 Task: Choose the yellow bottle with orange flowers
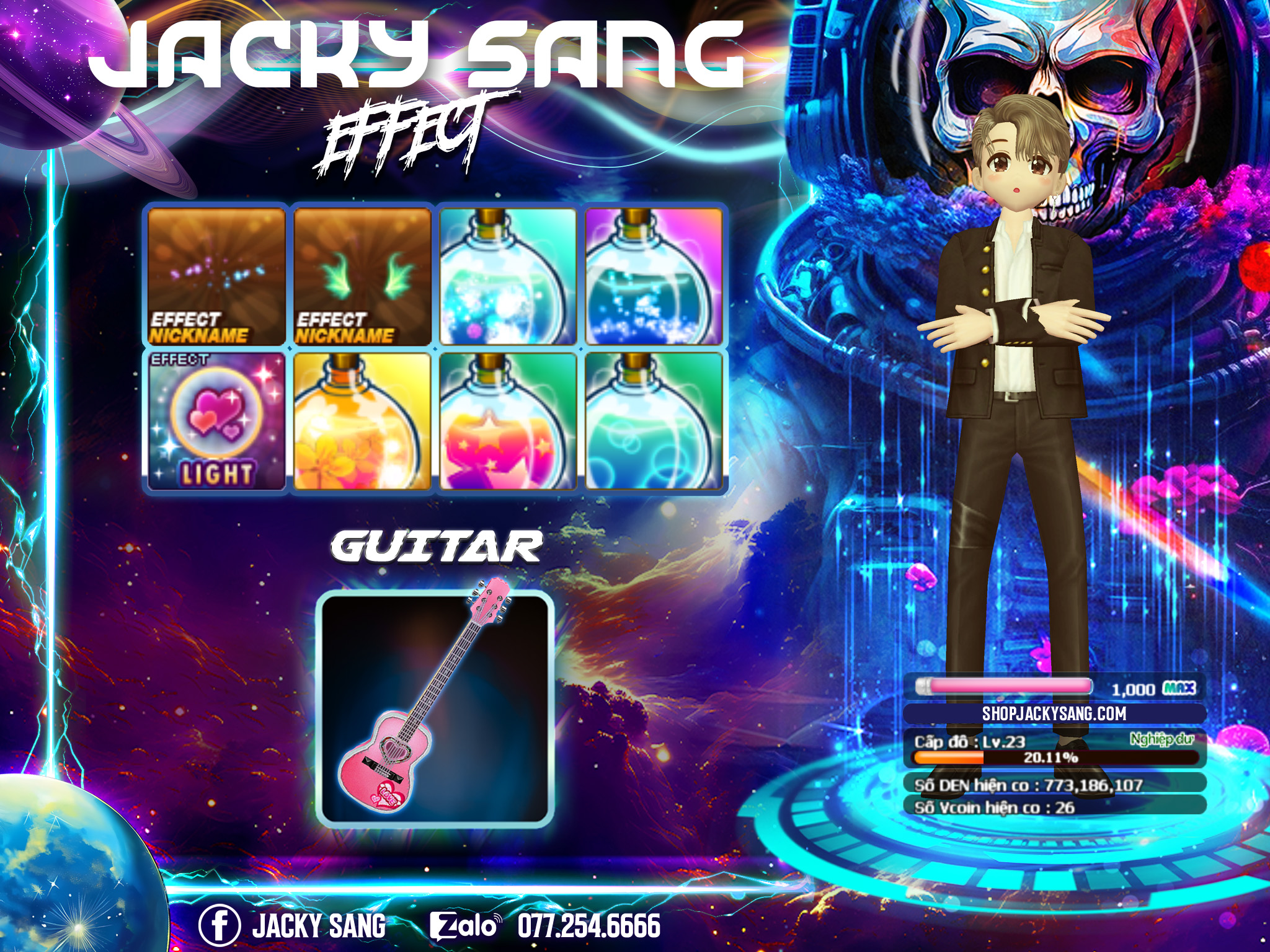click(x=362, y=421)
